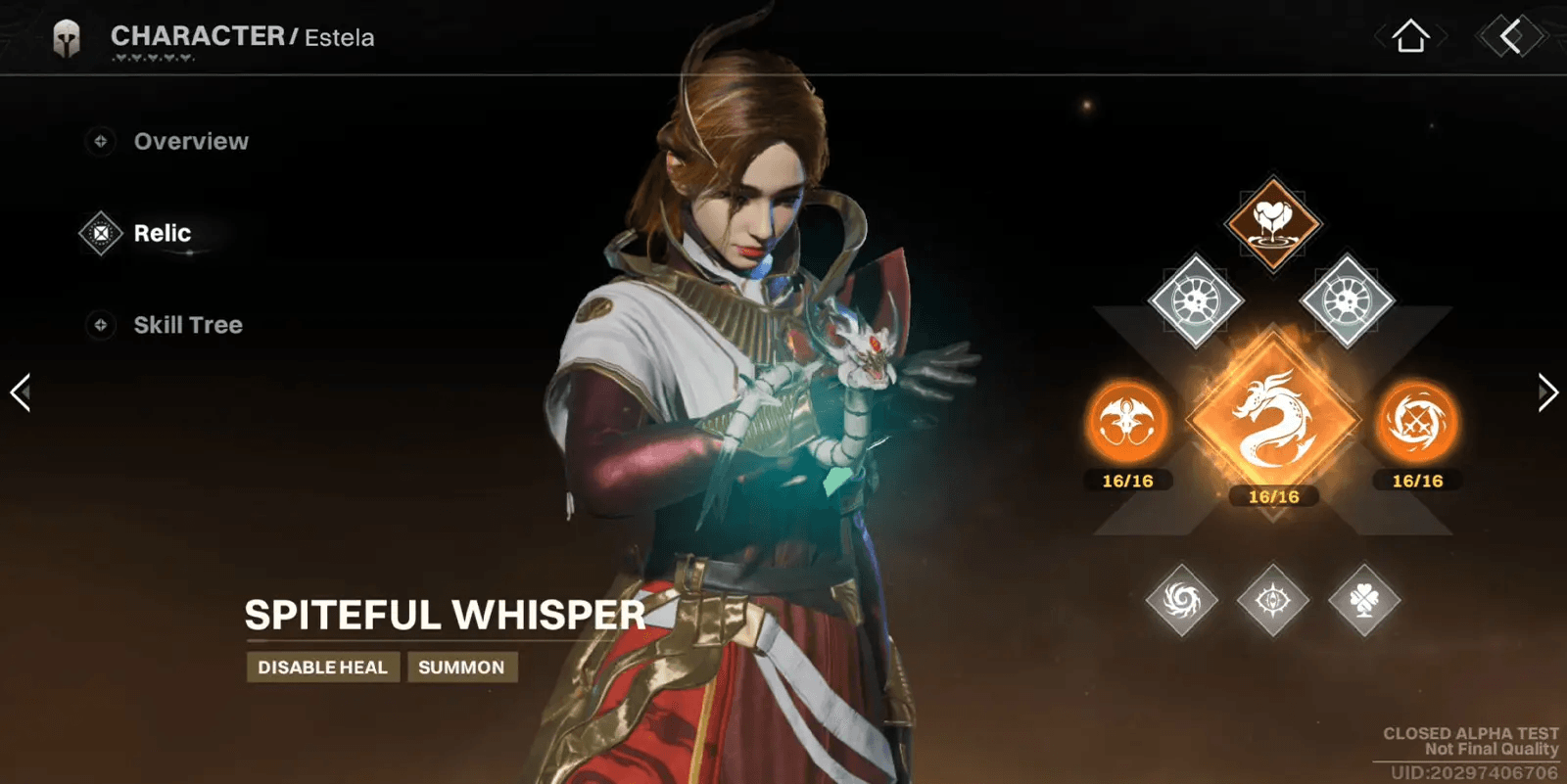
Task: Click the back arrow button
Action: click(1510, 37)
